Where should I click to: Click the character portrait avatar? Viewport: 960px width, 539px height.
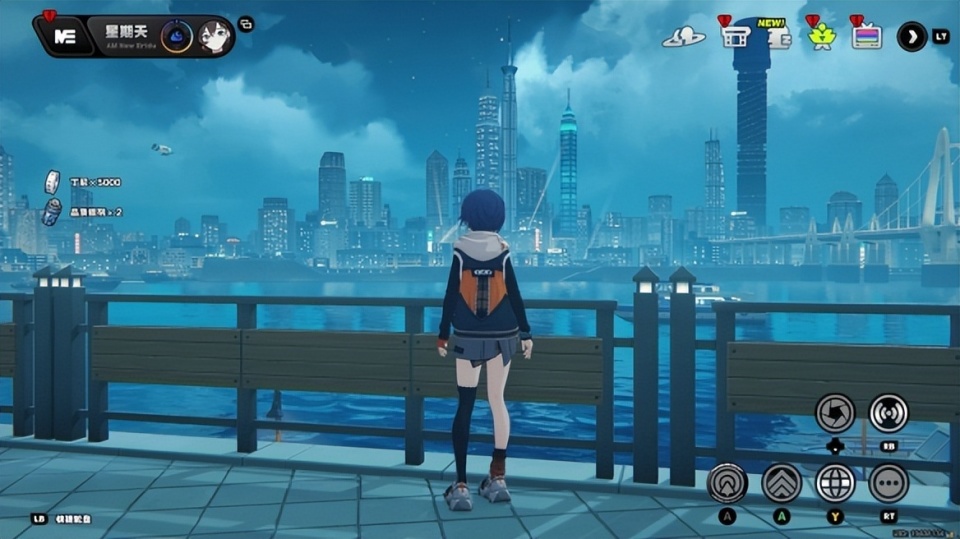tap(213, 36)
